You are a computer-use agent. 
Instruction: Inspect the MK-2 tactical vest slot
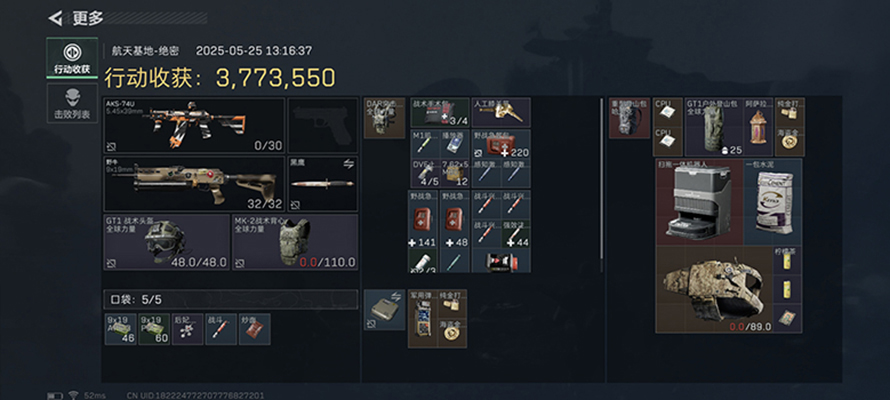(294, 242)
